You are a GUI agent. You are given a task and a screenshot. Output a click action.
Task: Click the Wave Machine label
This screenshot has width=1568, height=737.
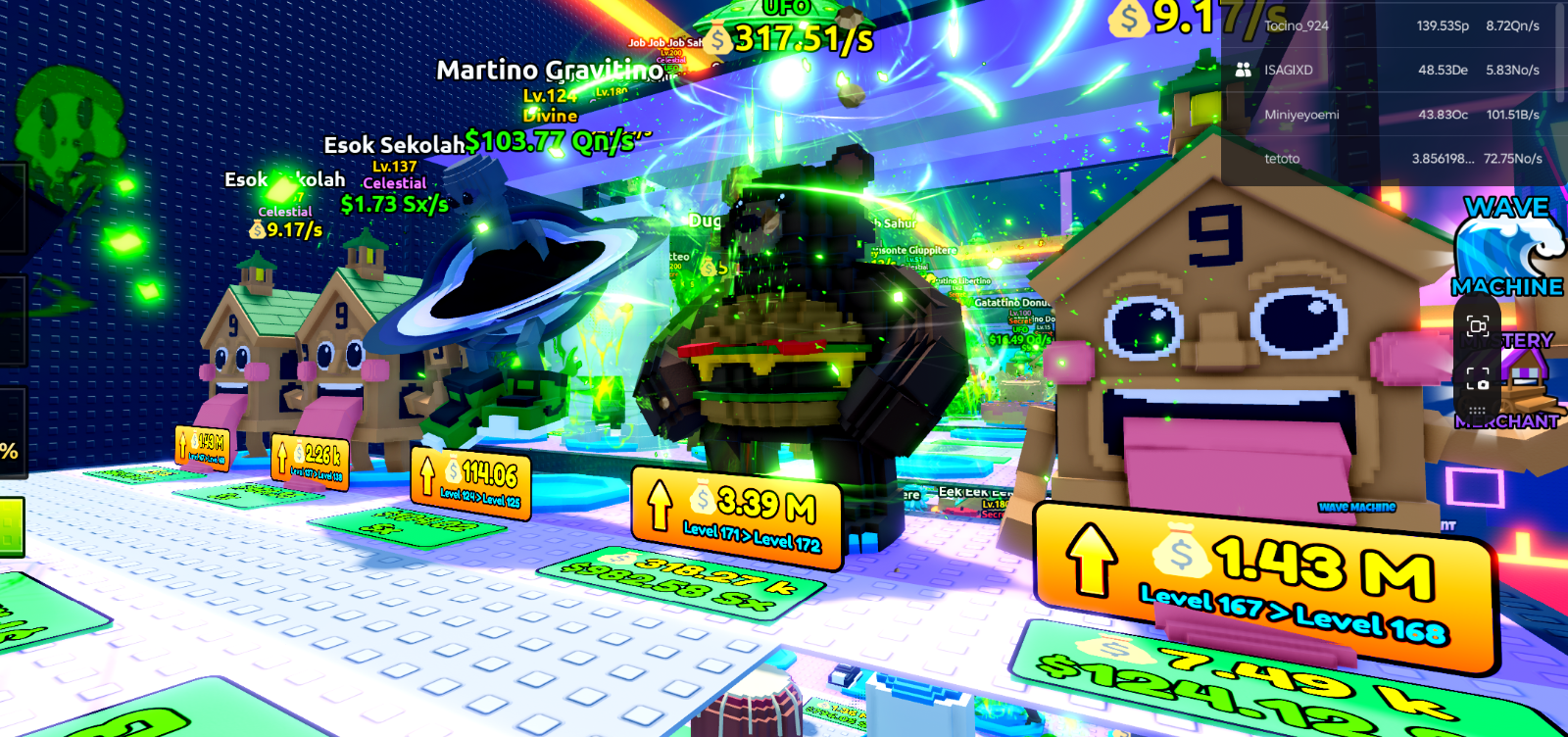1356,509
